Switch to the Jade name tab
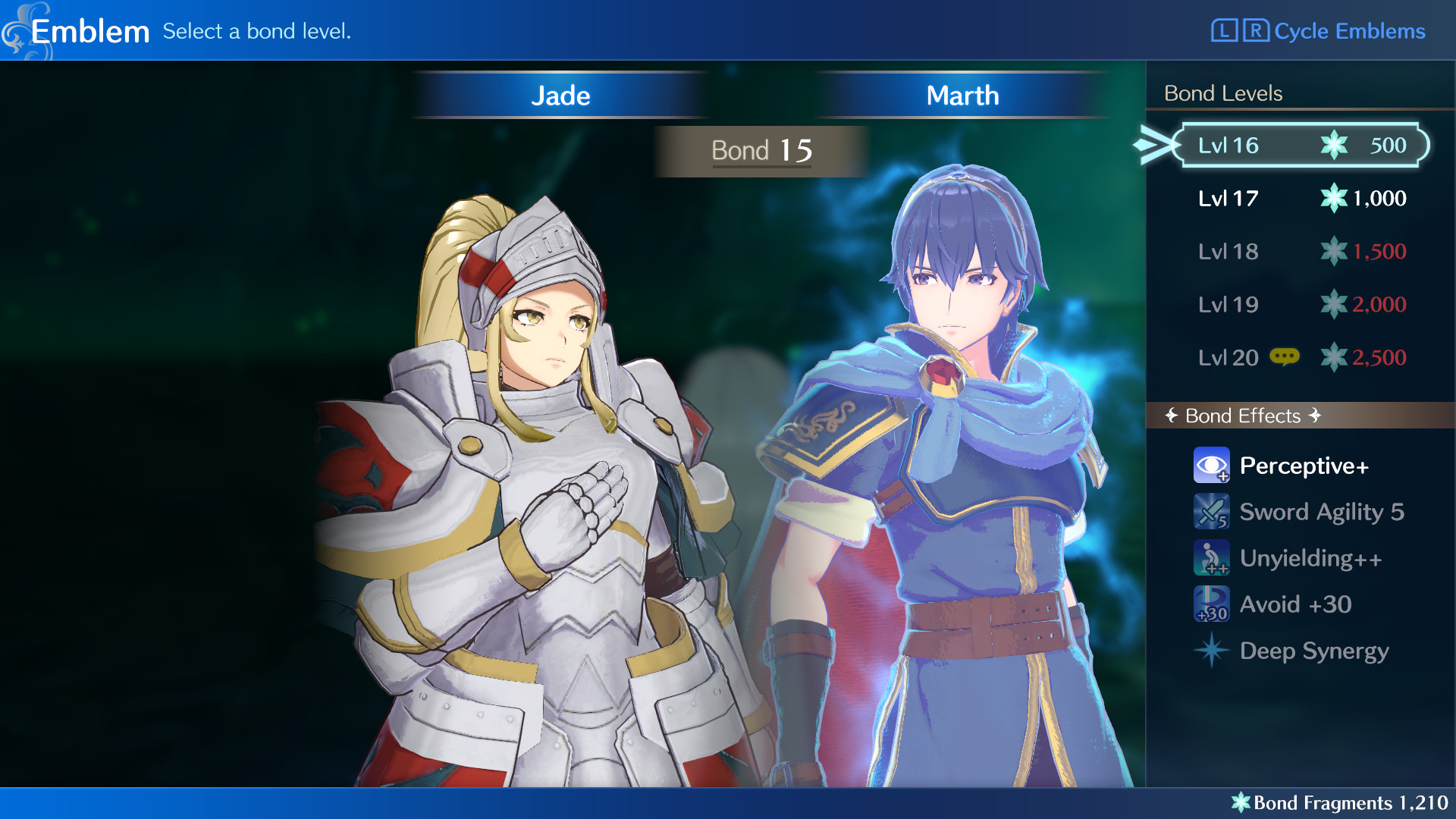 coord(561,95)
